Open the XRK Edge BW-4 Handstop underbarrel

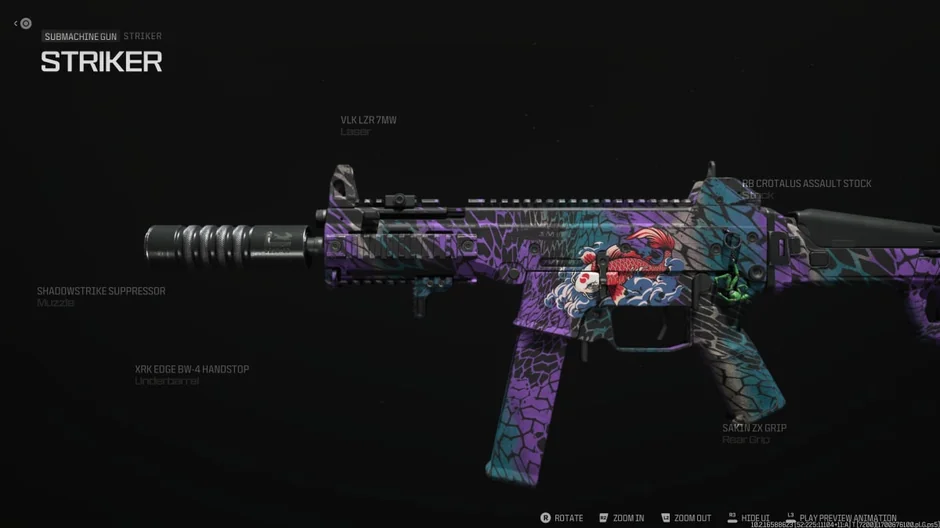192,370
